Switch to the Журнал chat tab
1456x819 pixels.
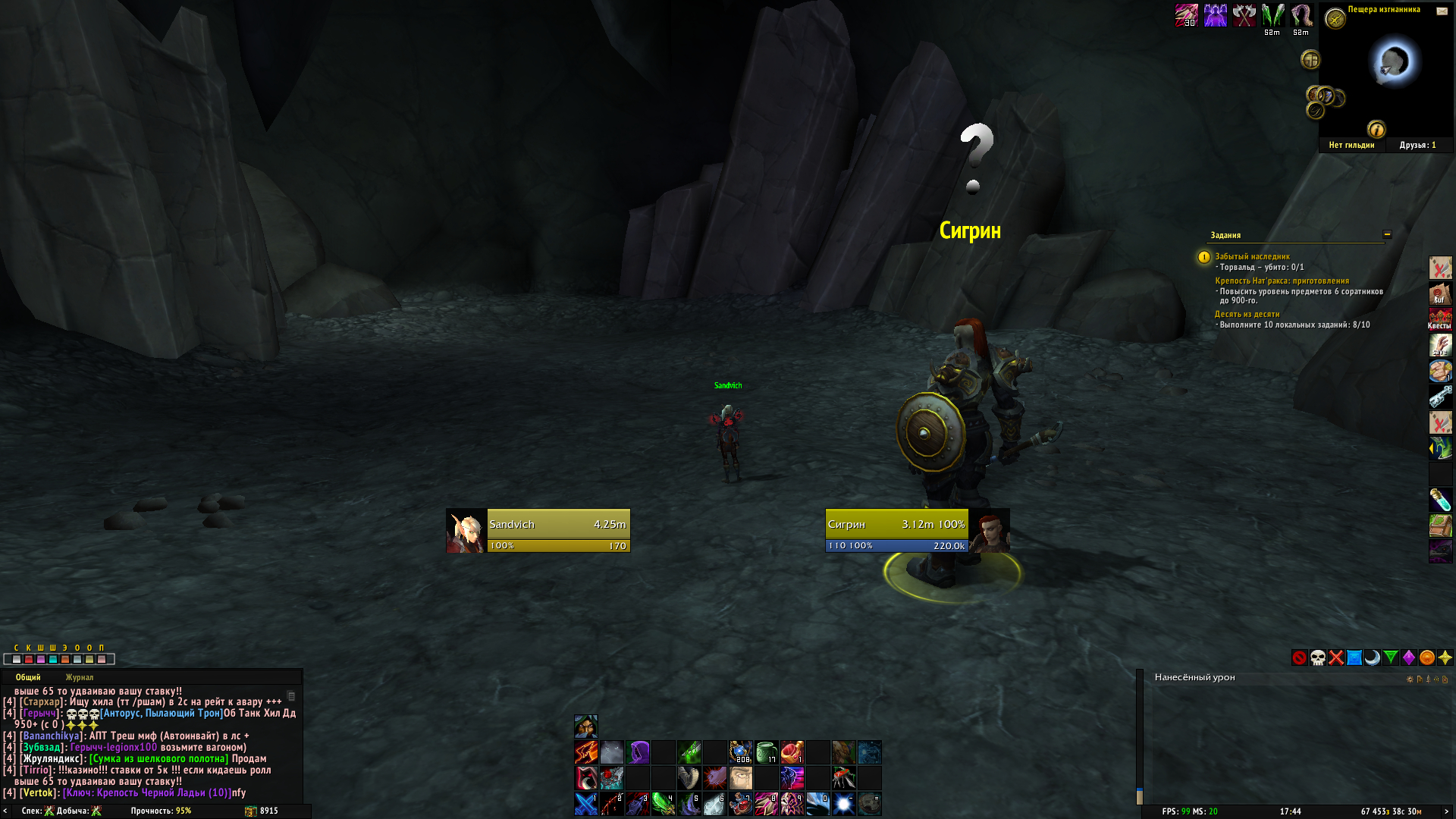(x=79, y=677)
